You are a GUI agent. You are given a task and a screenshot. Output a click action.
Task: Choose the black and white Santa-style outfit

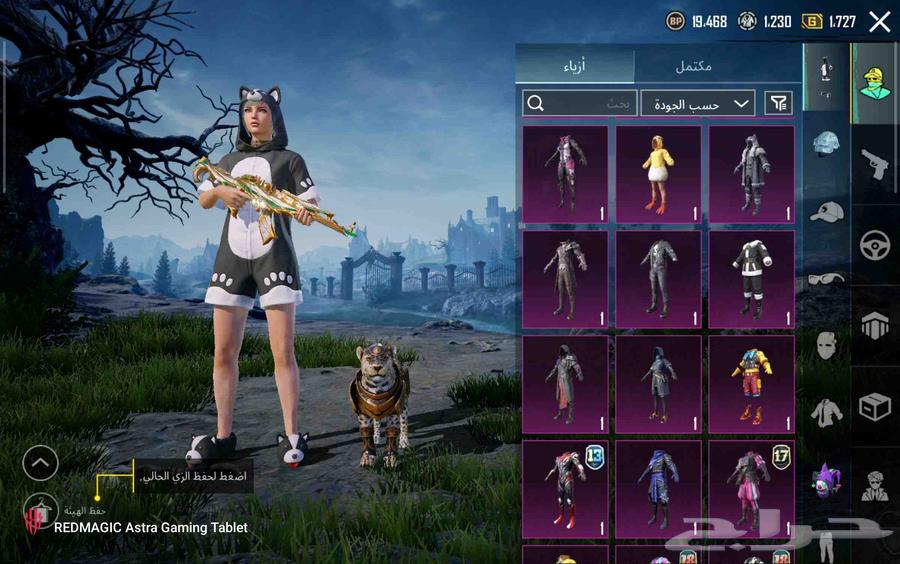point(751,278)
